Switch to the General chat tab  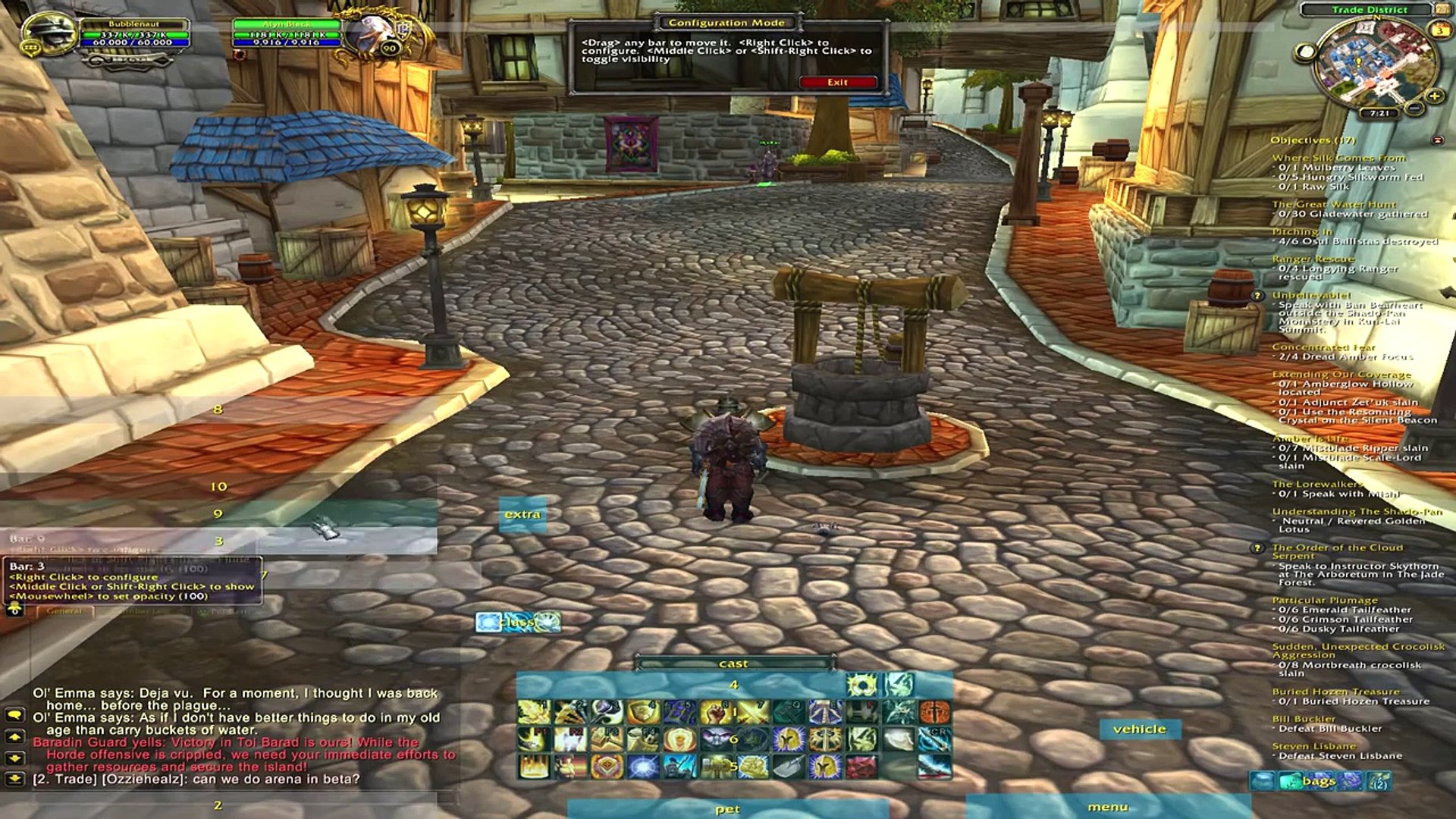click(64, 611)
